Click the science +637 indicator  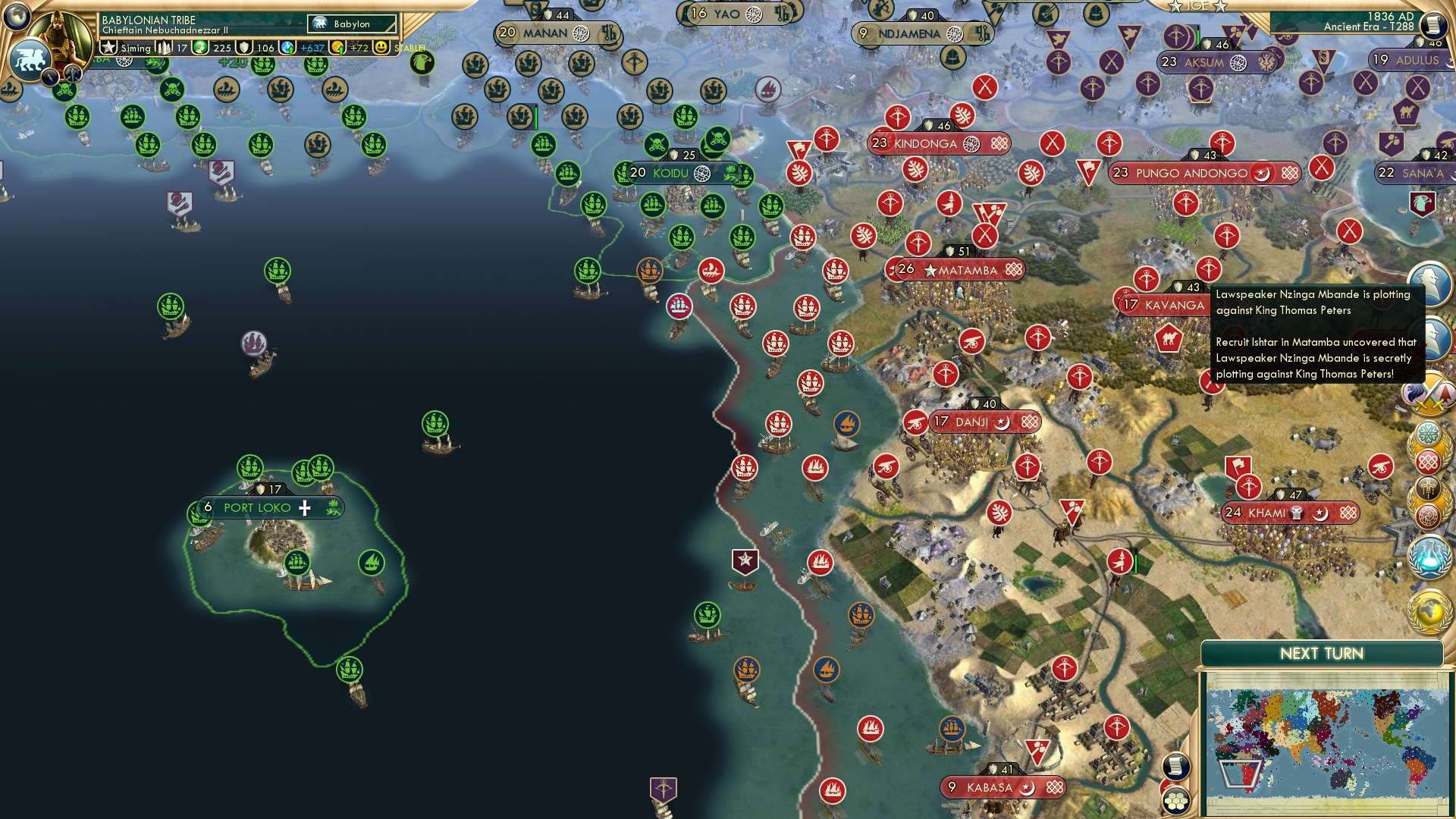click(310, 49)
